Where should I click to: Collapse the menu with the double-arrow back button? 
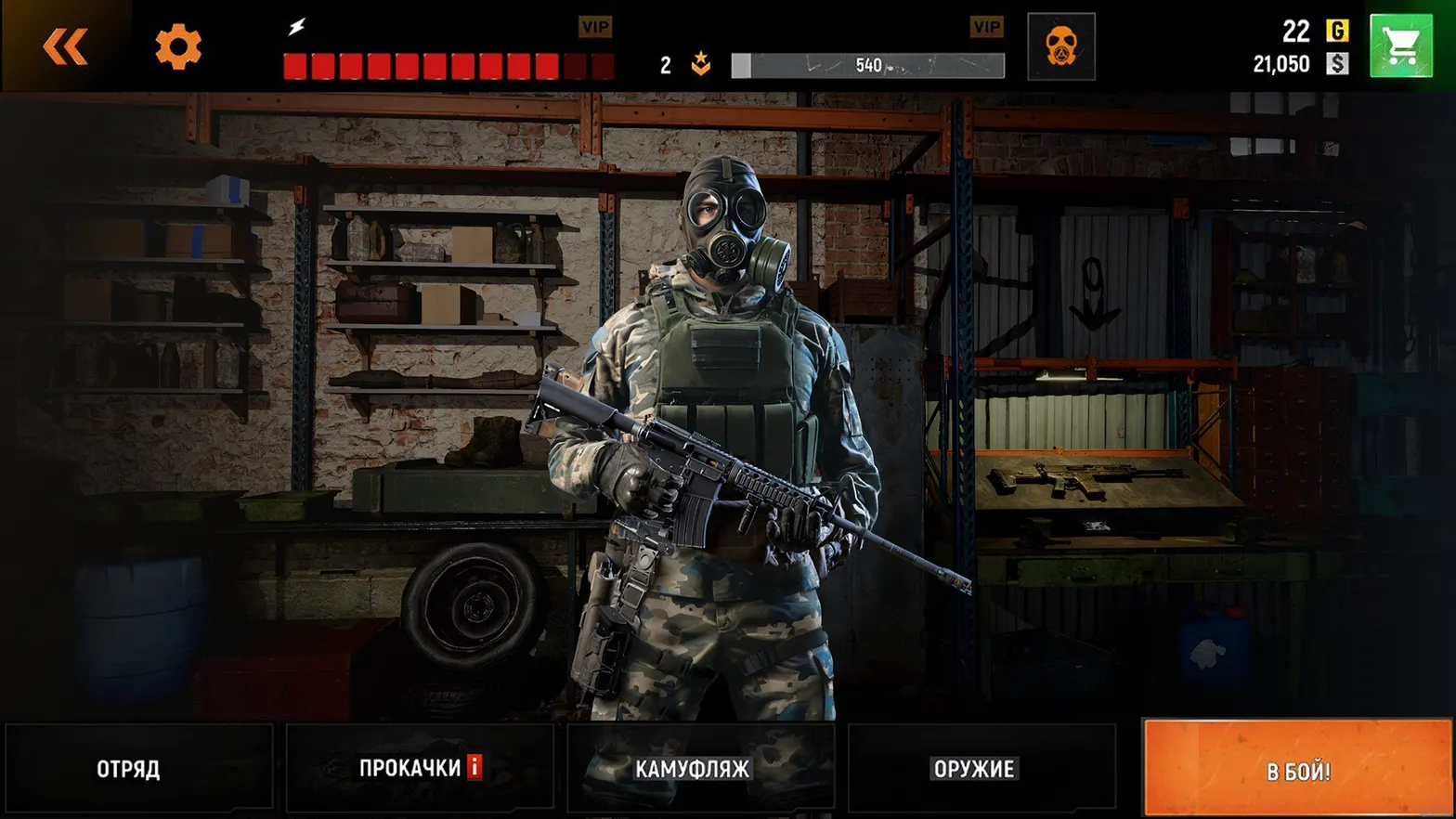[x=63, y=45]
